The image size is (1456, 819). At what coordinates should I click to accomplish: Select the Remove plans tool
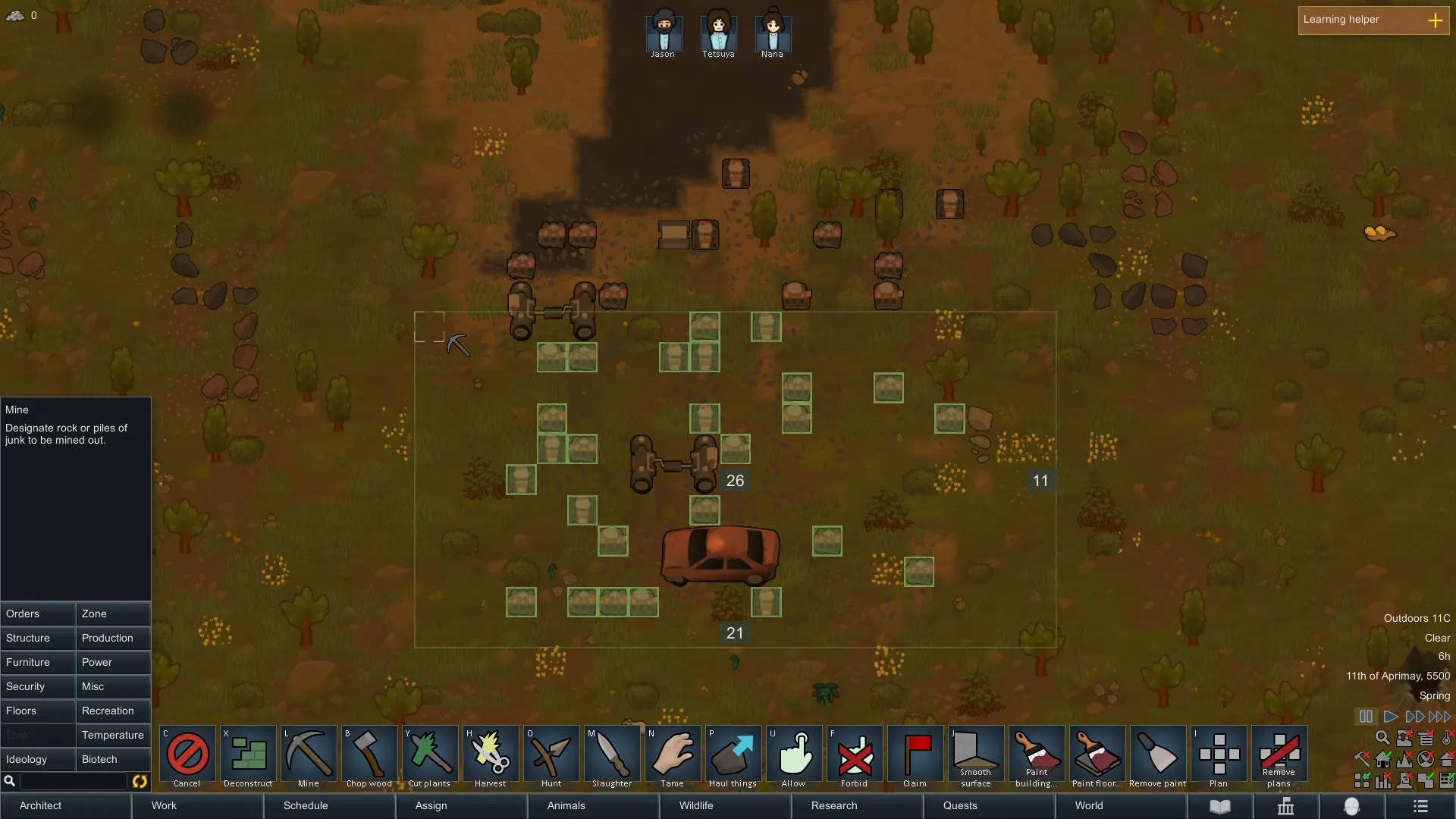pos(1279,757)
